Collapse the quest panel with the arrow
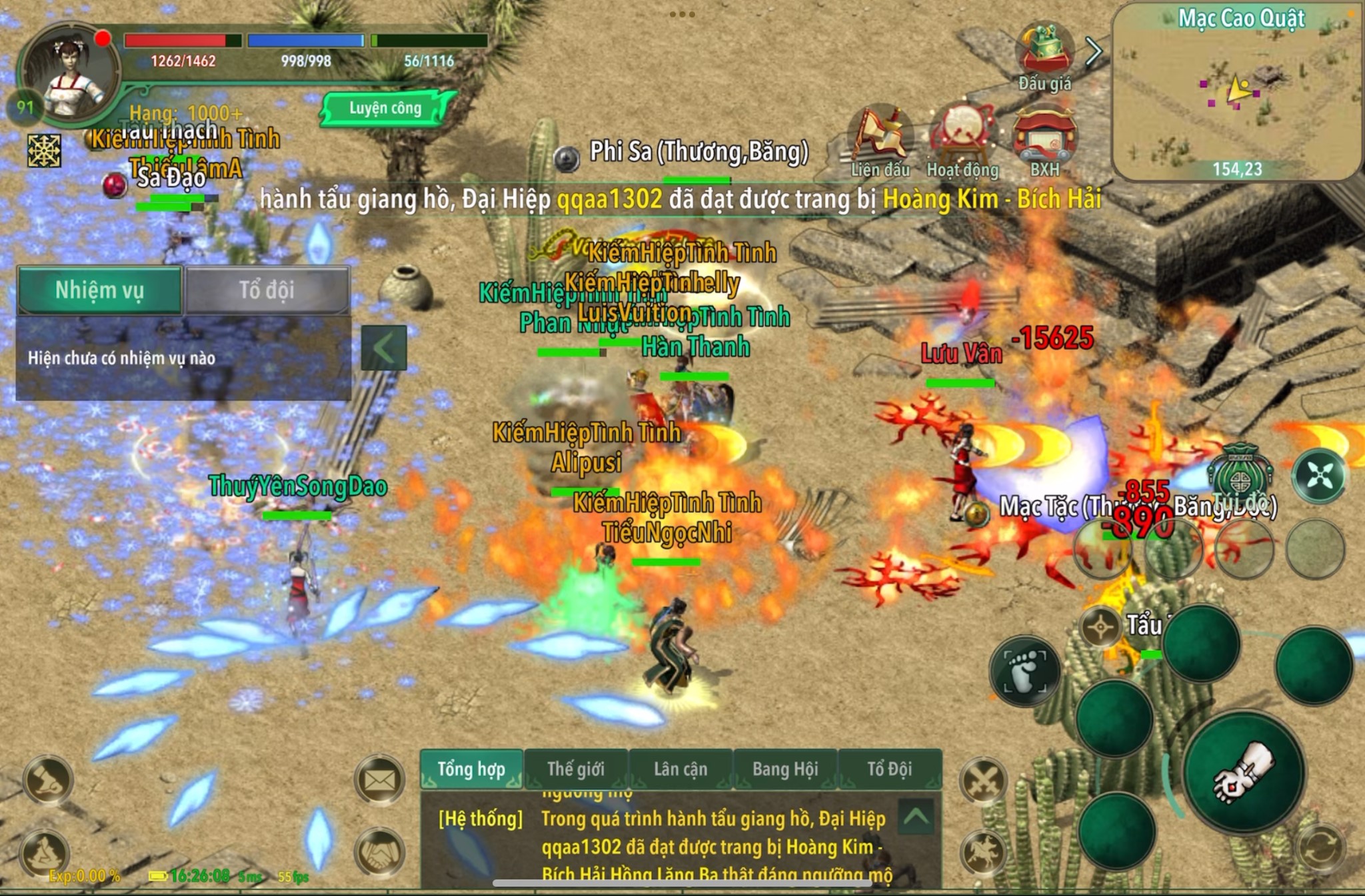1365x896 pixels. pos(383,348)
